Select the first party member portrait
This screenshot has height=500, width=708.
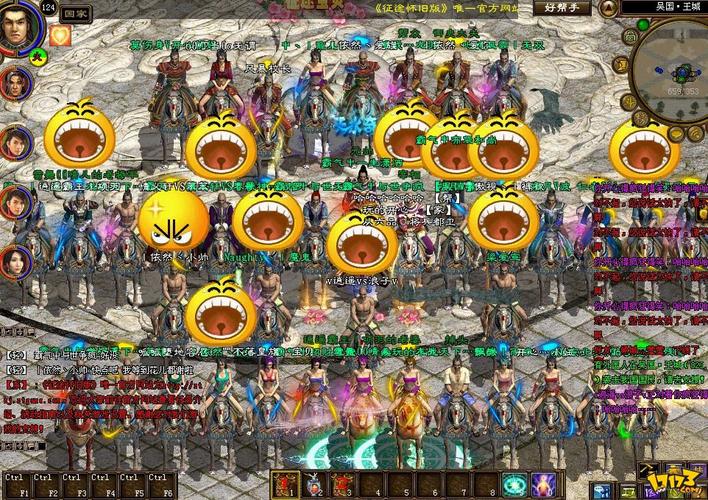coord(14,82)
